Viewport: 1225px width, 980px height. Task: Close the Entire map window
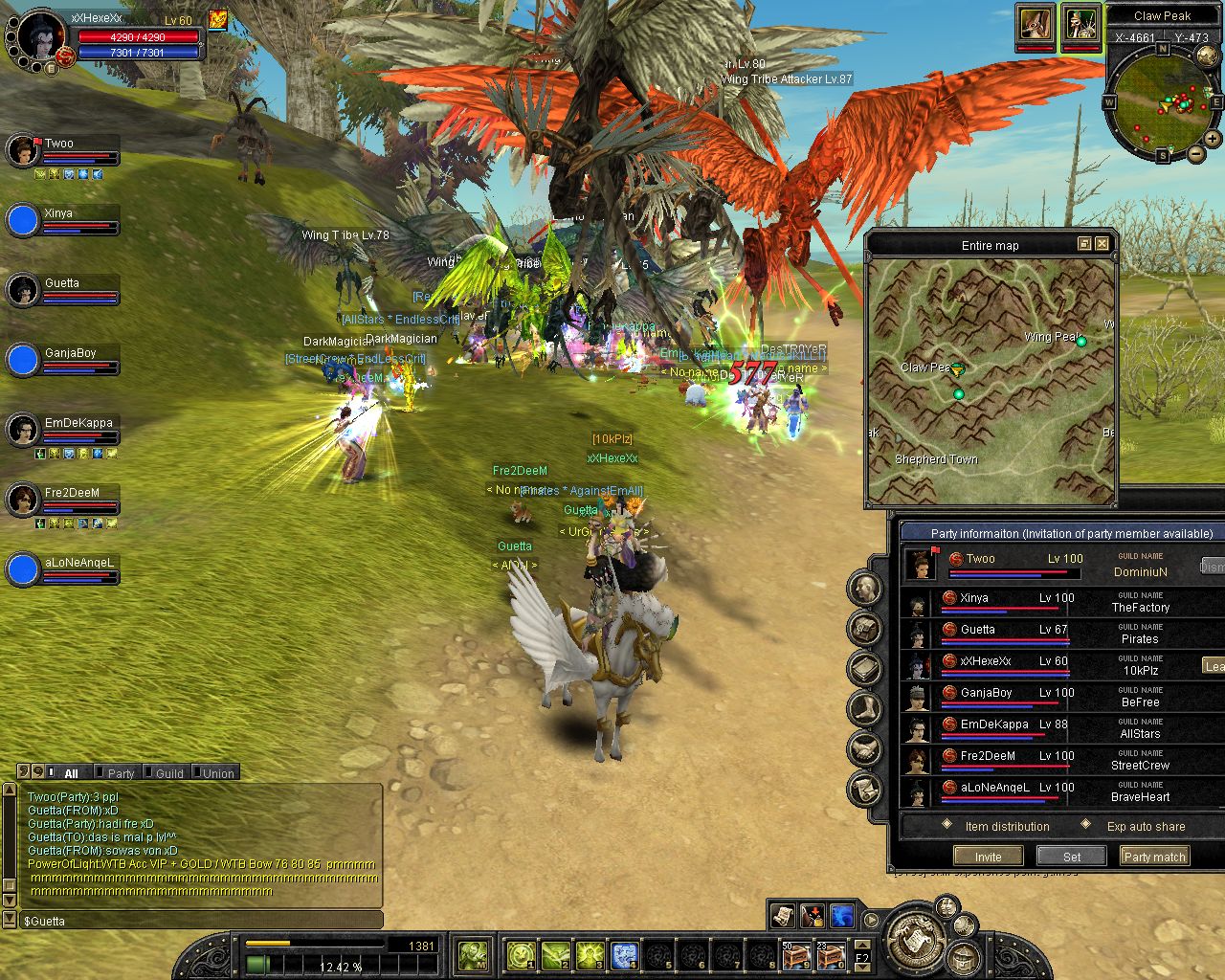[1102, 244]
